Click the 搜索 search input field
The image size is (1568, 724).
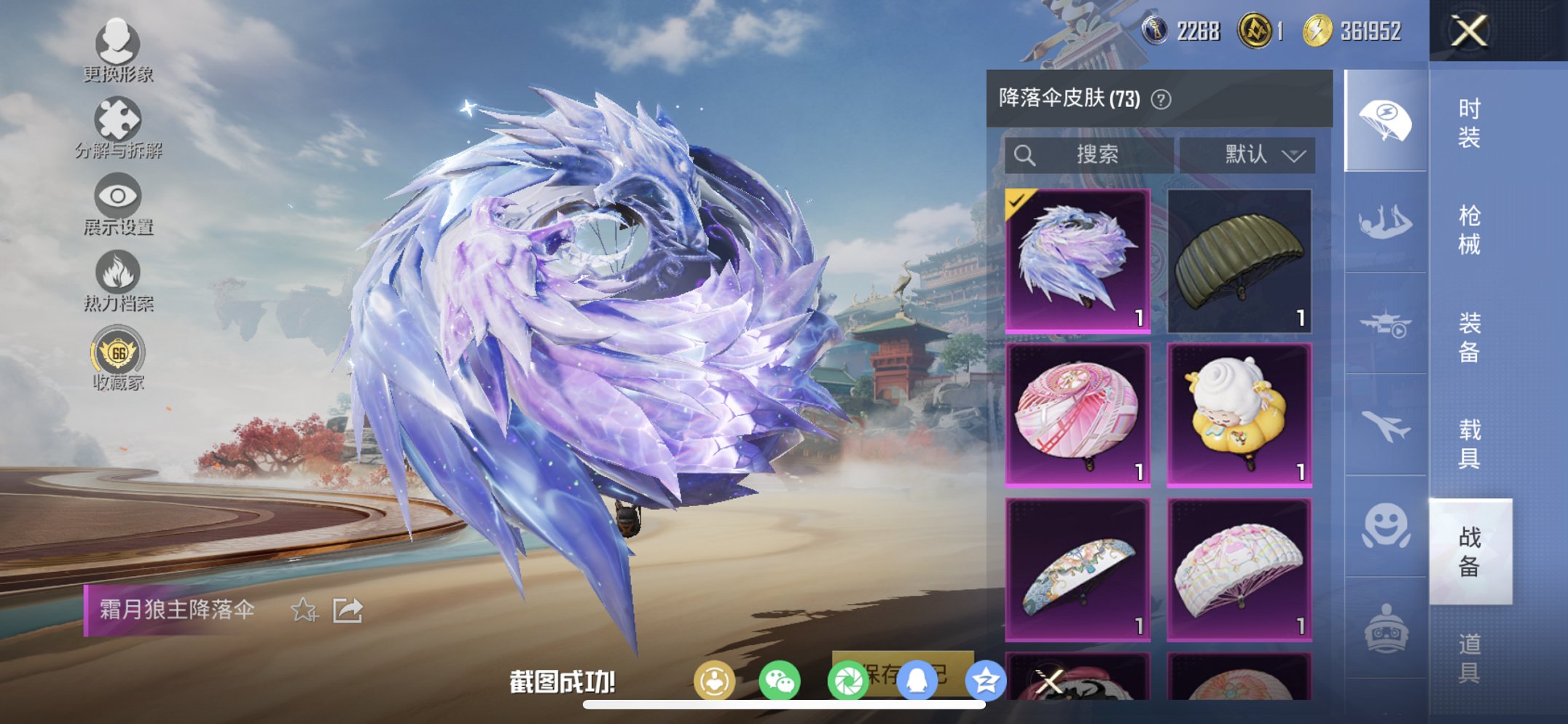click(1089, 154)
